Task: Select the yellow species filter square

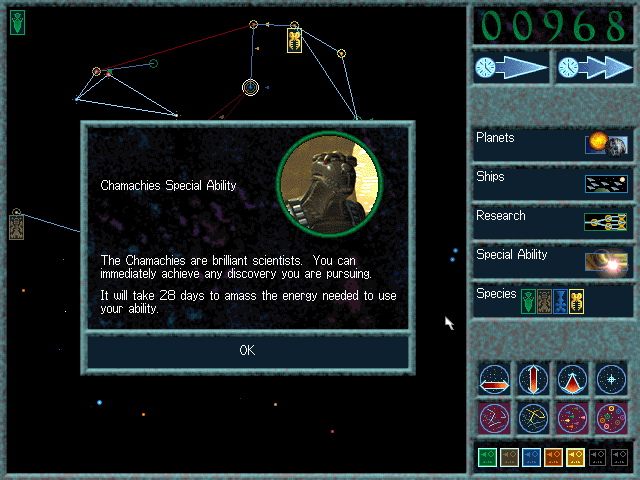Action: (x=577, y=457)
